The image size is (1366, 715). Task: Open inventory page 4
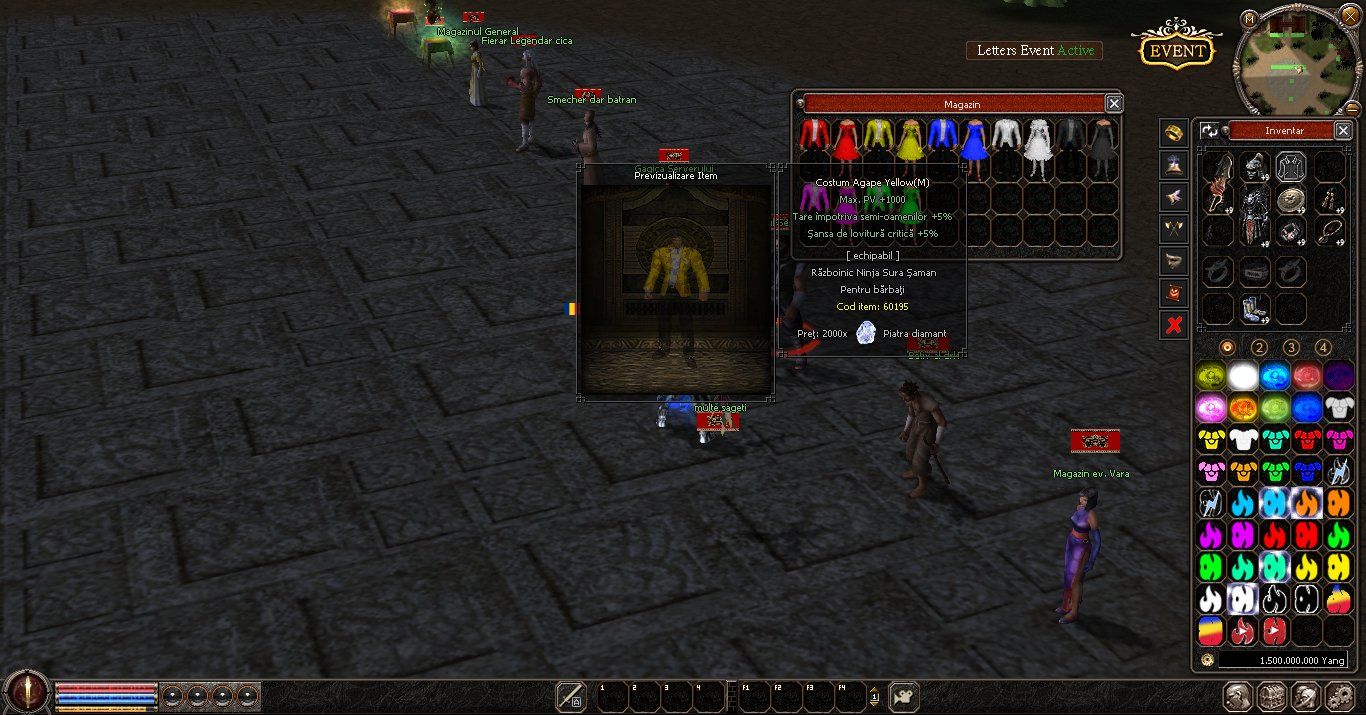(x=1323, y=347)
